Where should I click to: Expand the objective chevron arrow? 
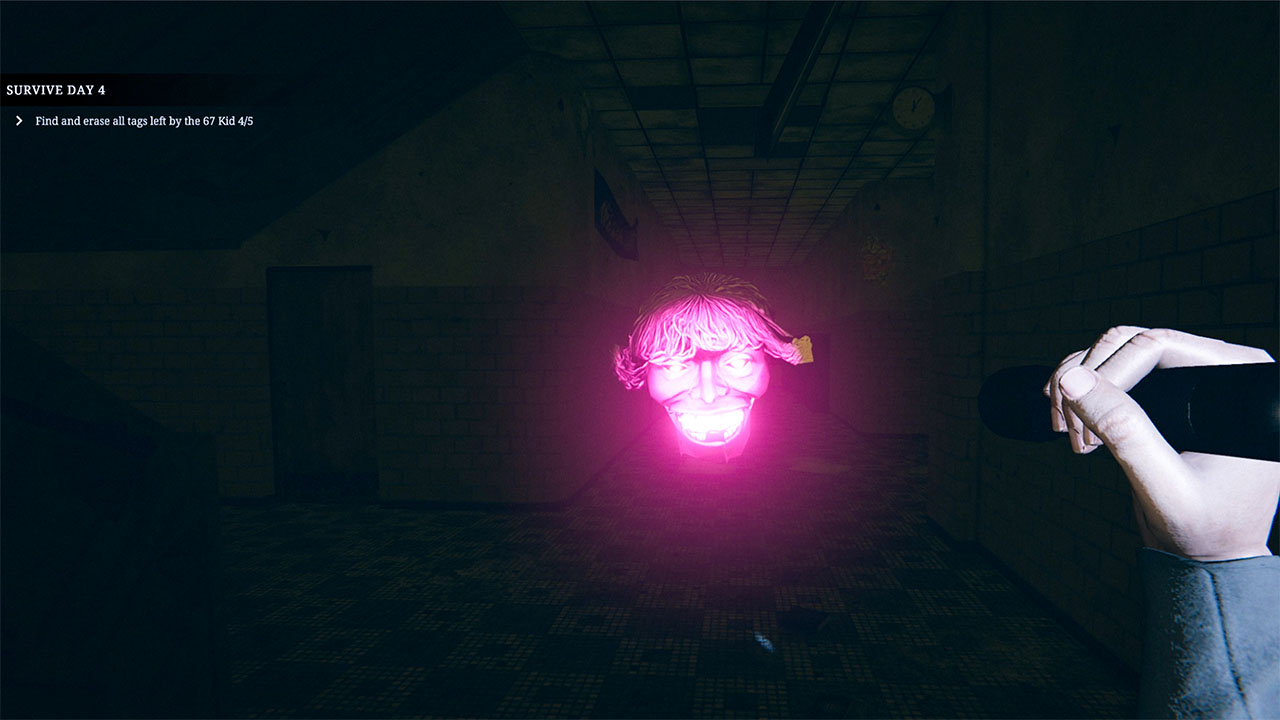tap(17, 120)
